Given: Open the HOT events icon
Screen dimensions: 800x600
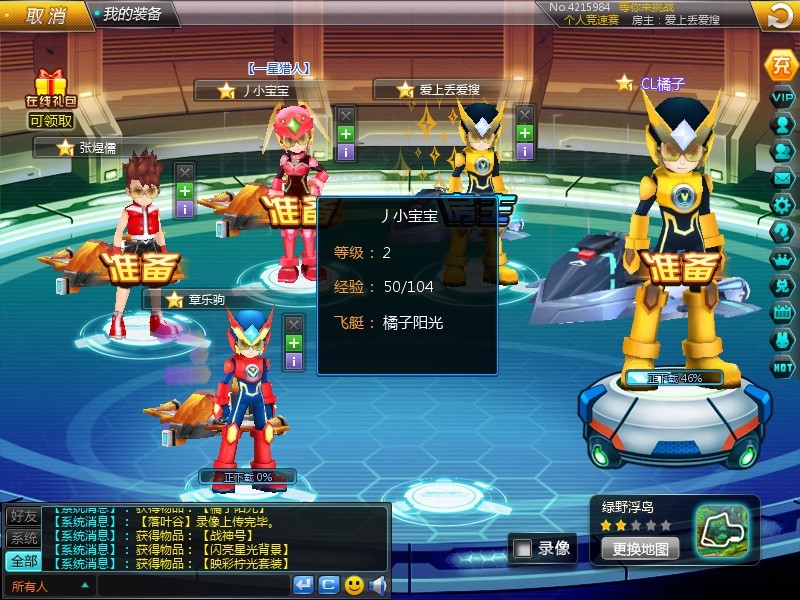Looking at the screenshot, I should point(782,367).
